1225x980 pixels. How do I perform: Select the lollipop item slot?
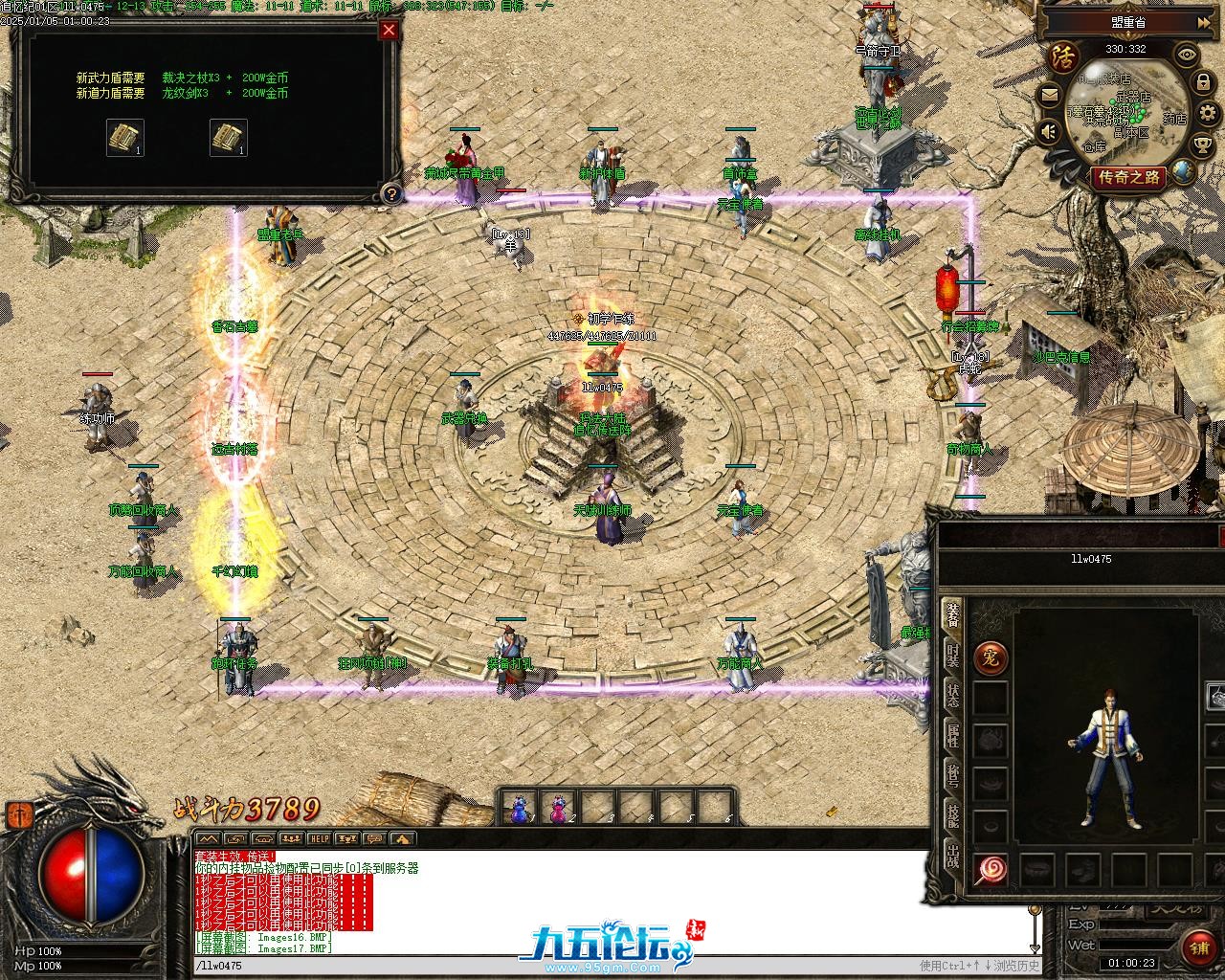click(x=991, y=870)
